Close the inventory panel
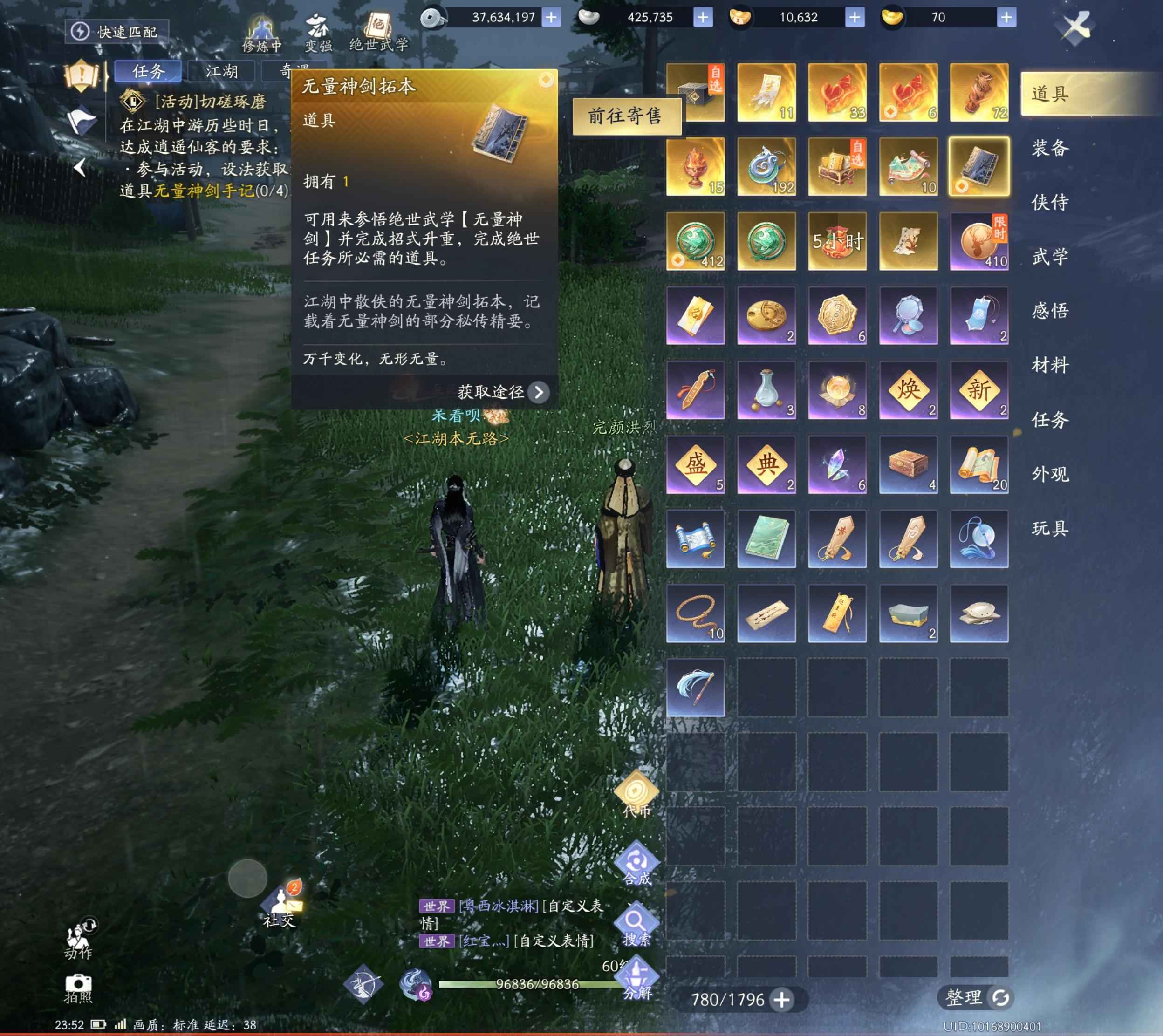 tap(1075, 26)
